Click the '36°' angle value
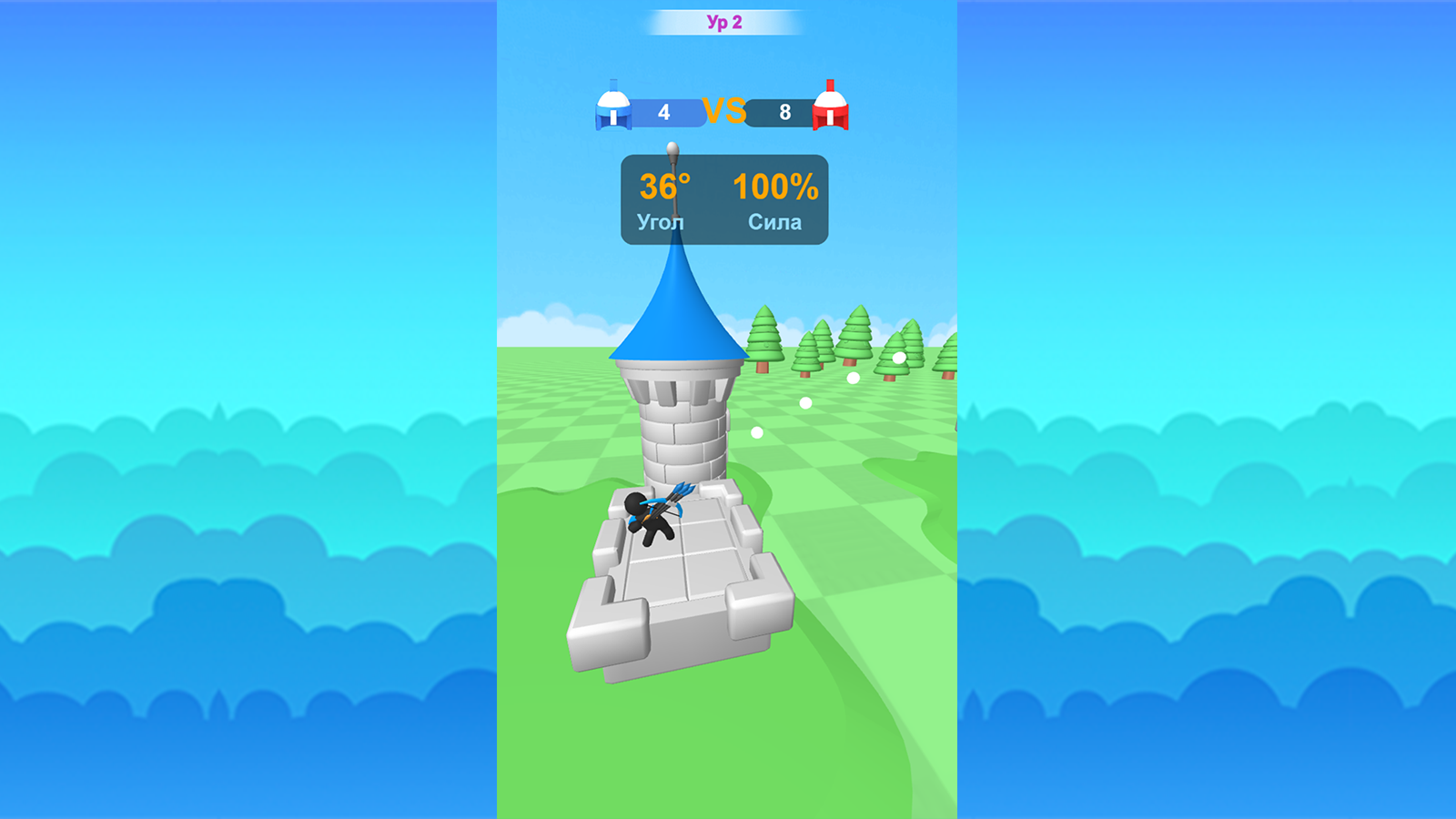 (x=663, y=188)
